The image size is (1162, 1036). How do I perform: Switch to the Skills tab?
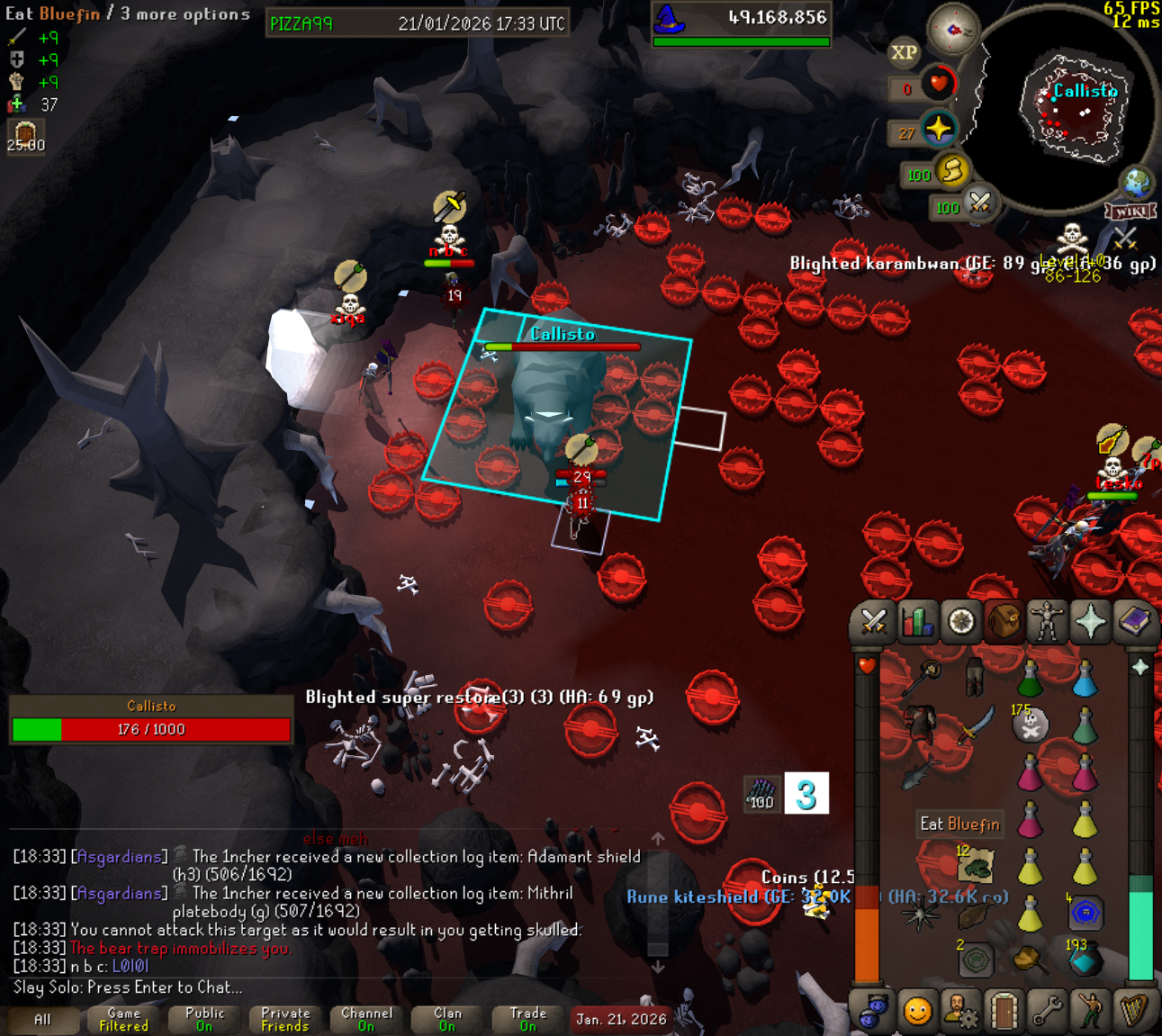click(916, 622)
